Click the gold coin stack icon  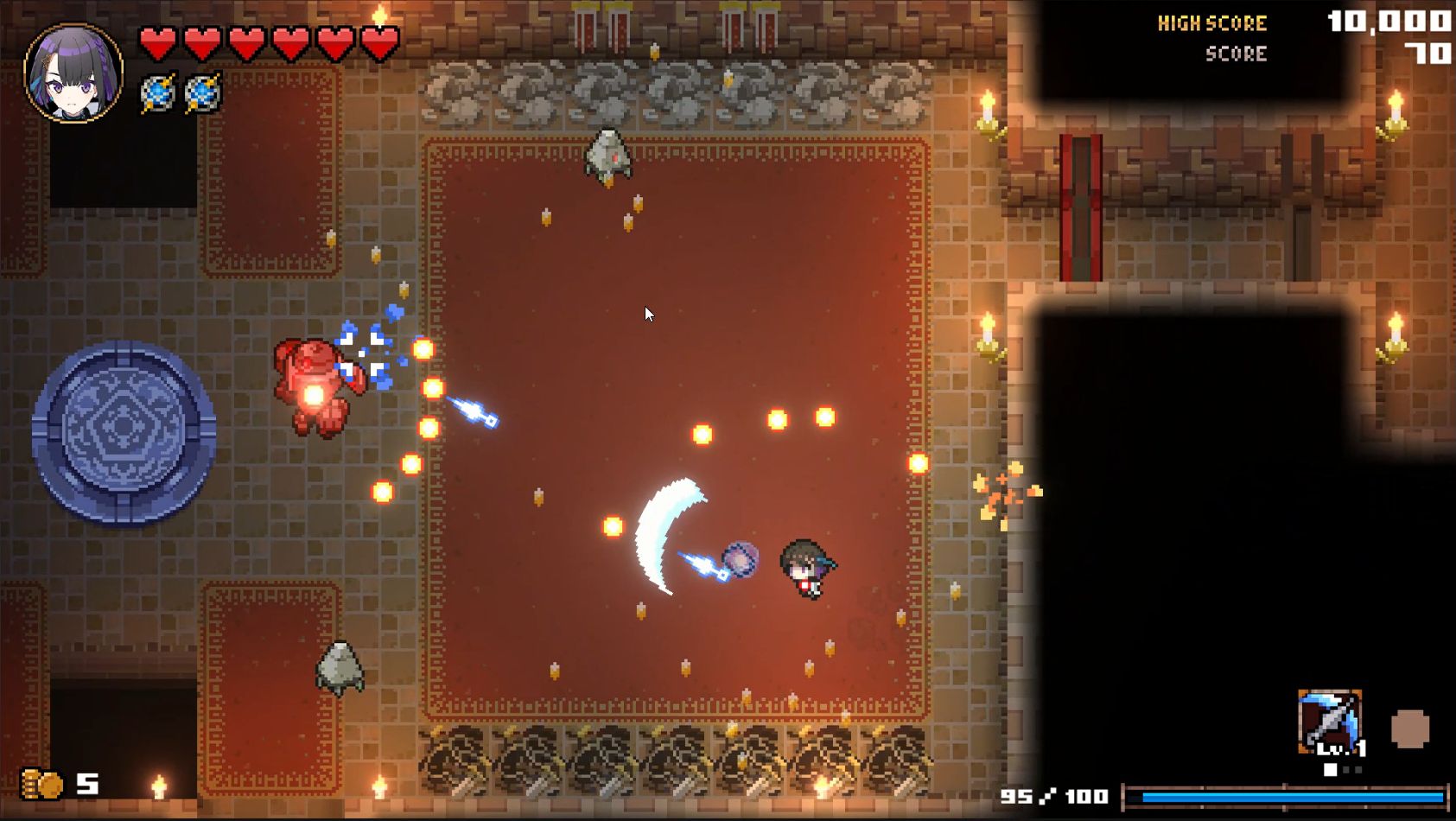click(x=41, y=784)
